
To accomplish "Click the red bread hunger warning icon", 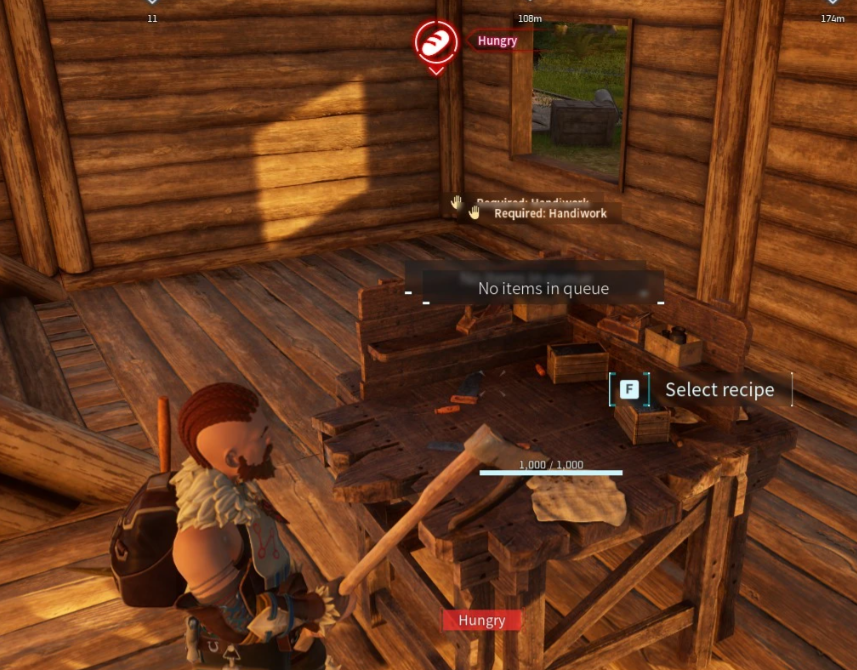I will (436, 42).
